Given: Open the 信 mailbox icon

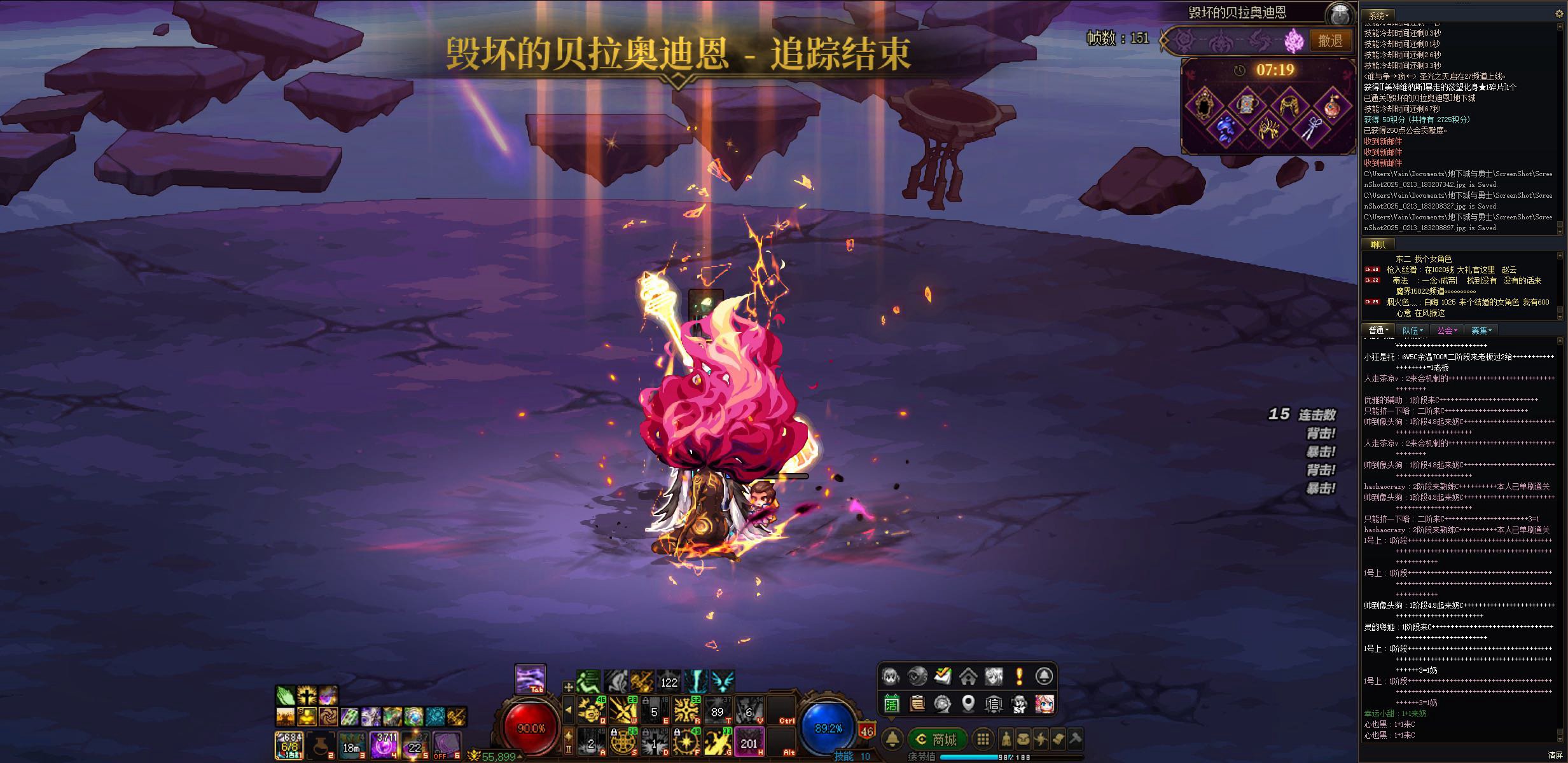Looking at the screenshot, I should click(993, 704).
